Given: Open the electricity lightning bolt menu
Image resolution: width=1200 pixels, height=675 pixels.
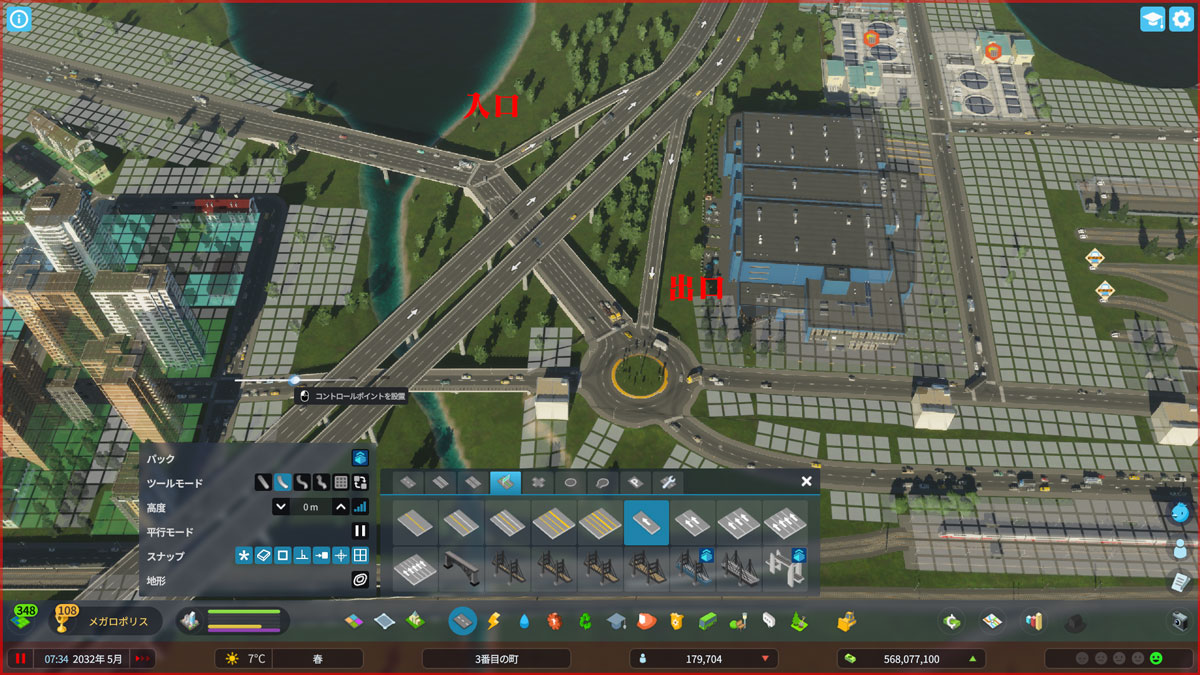Looking at the screenshot, I should (493, 621).
